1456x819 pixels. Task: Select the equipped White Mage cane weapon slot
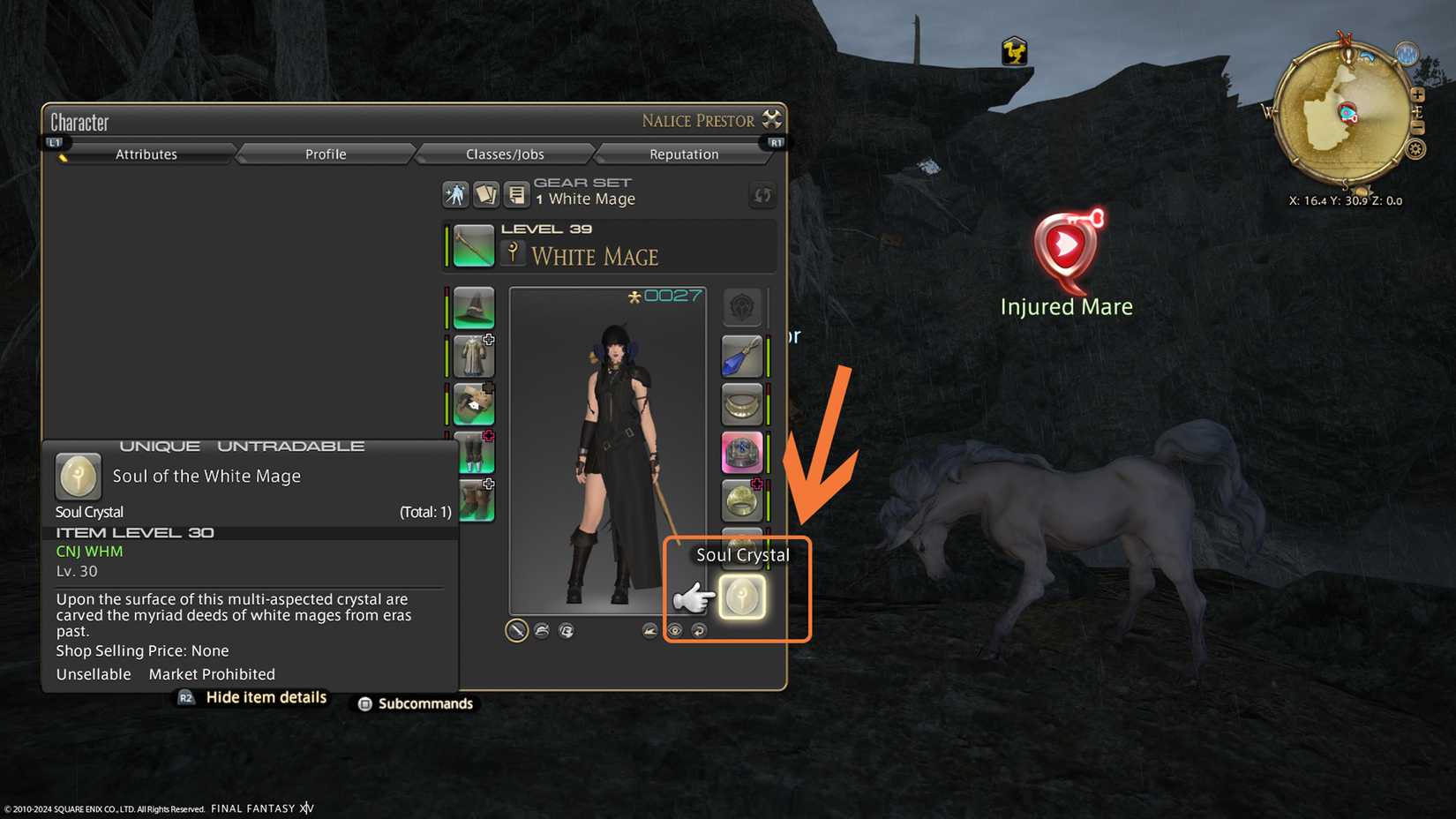(472, 246)
